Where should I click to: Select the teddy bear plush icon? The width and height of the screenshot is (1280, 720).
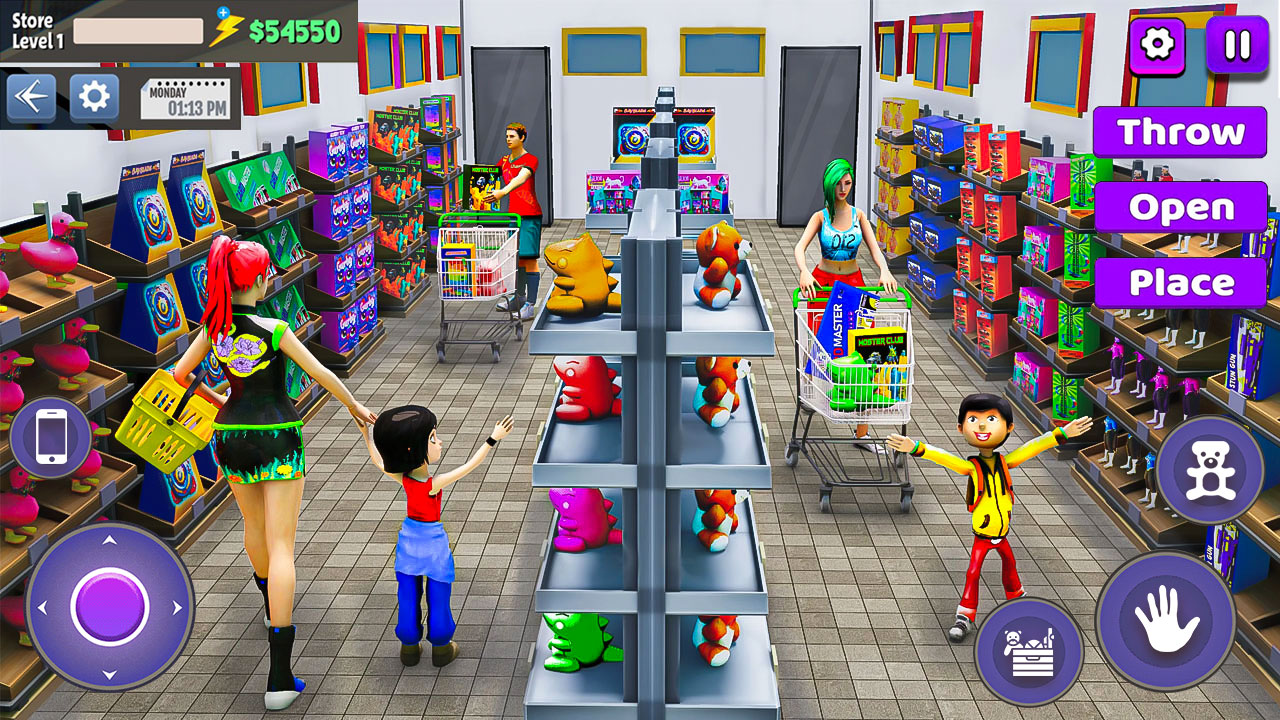[x=1210, y=466]
